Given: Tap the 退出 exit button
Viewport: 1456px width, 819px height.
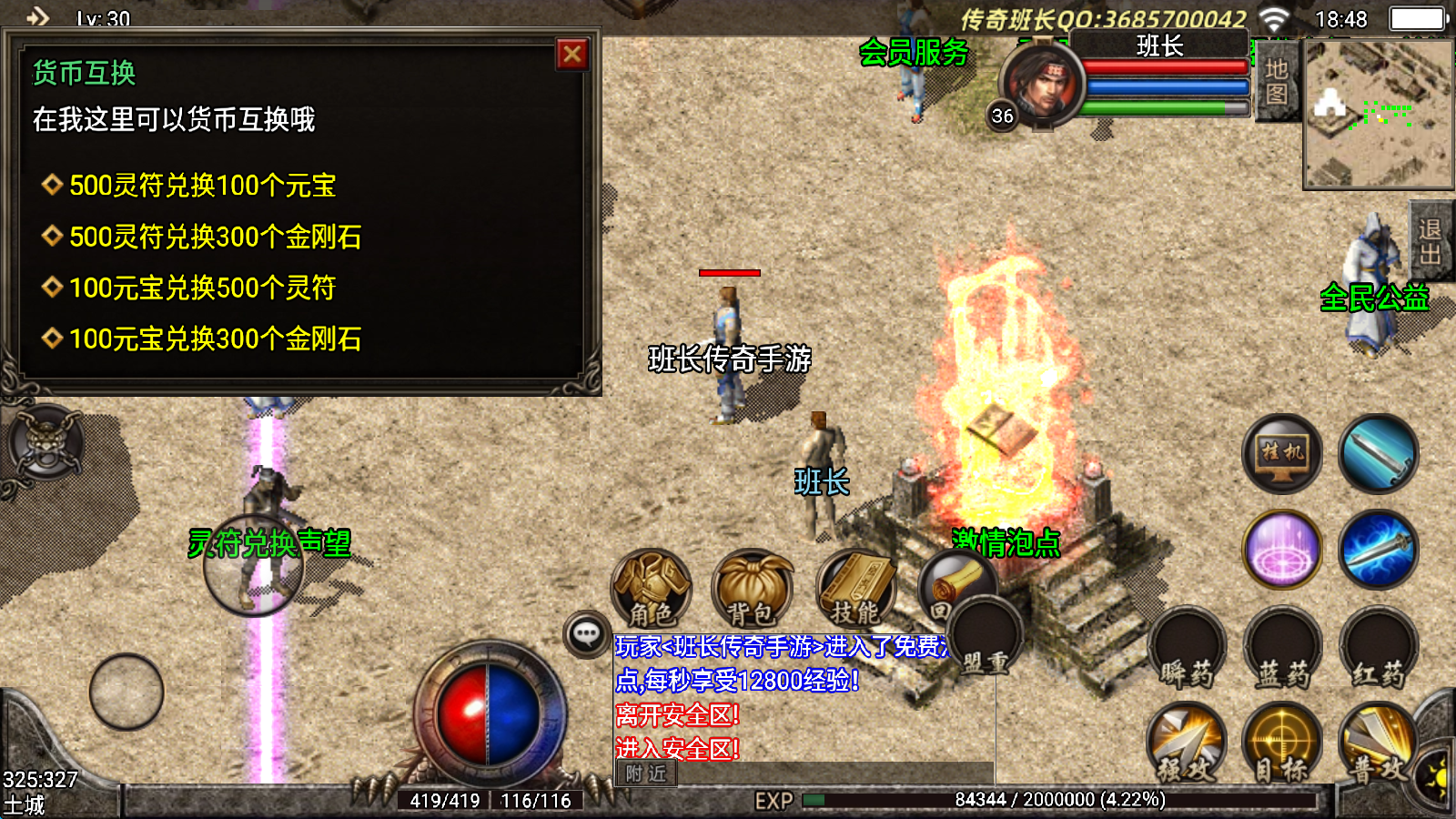Looking at the screenshot, I should (1431, 241).
